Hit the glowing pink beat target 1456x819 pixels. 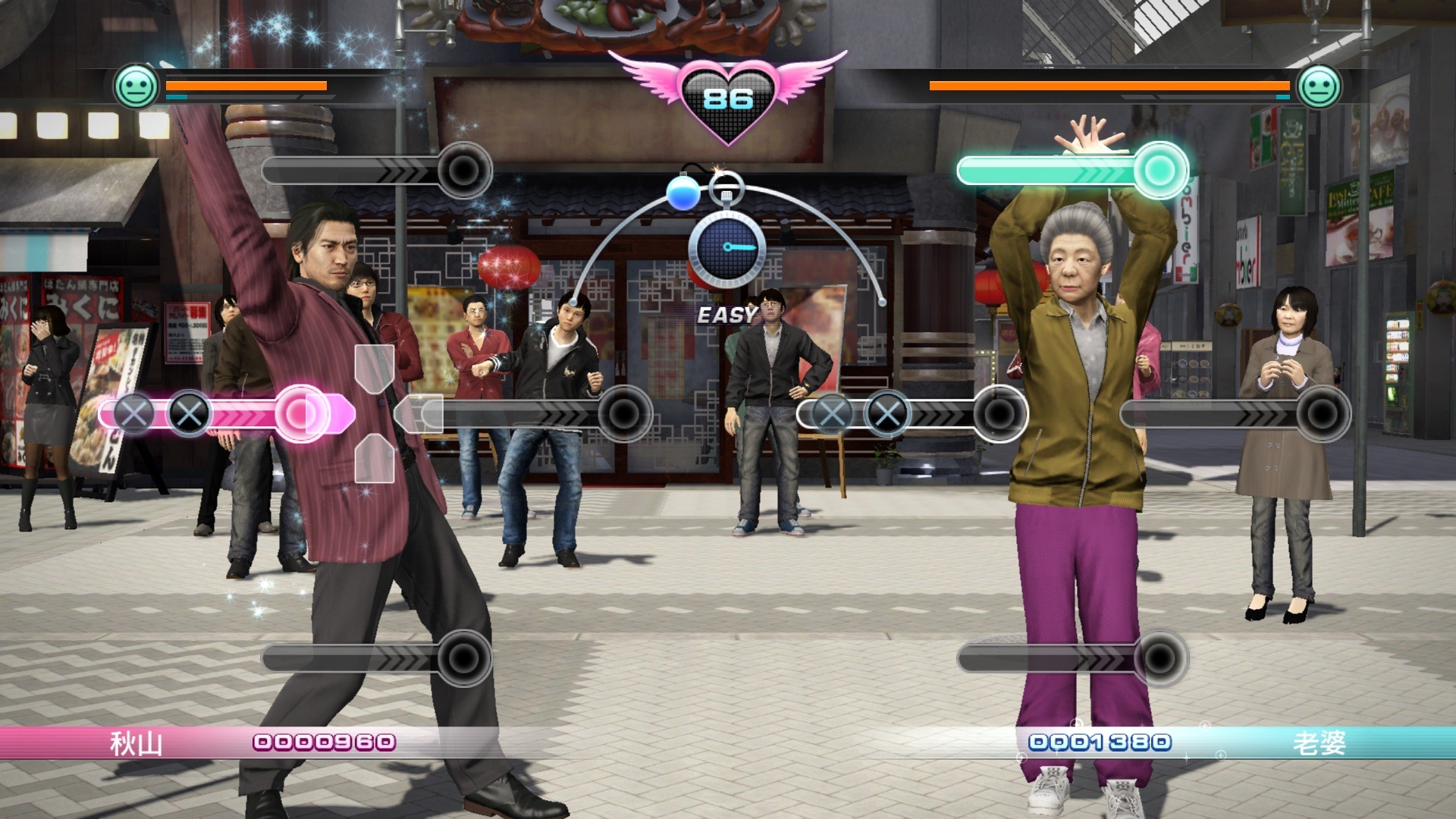[302, 413]
